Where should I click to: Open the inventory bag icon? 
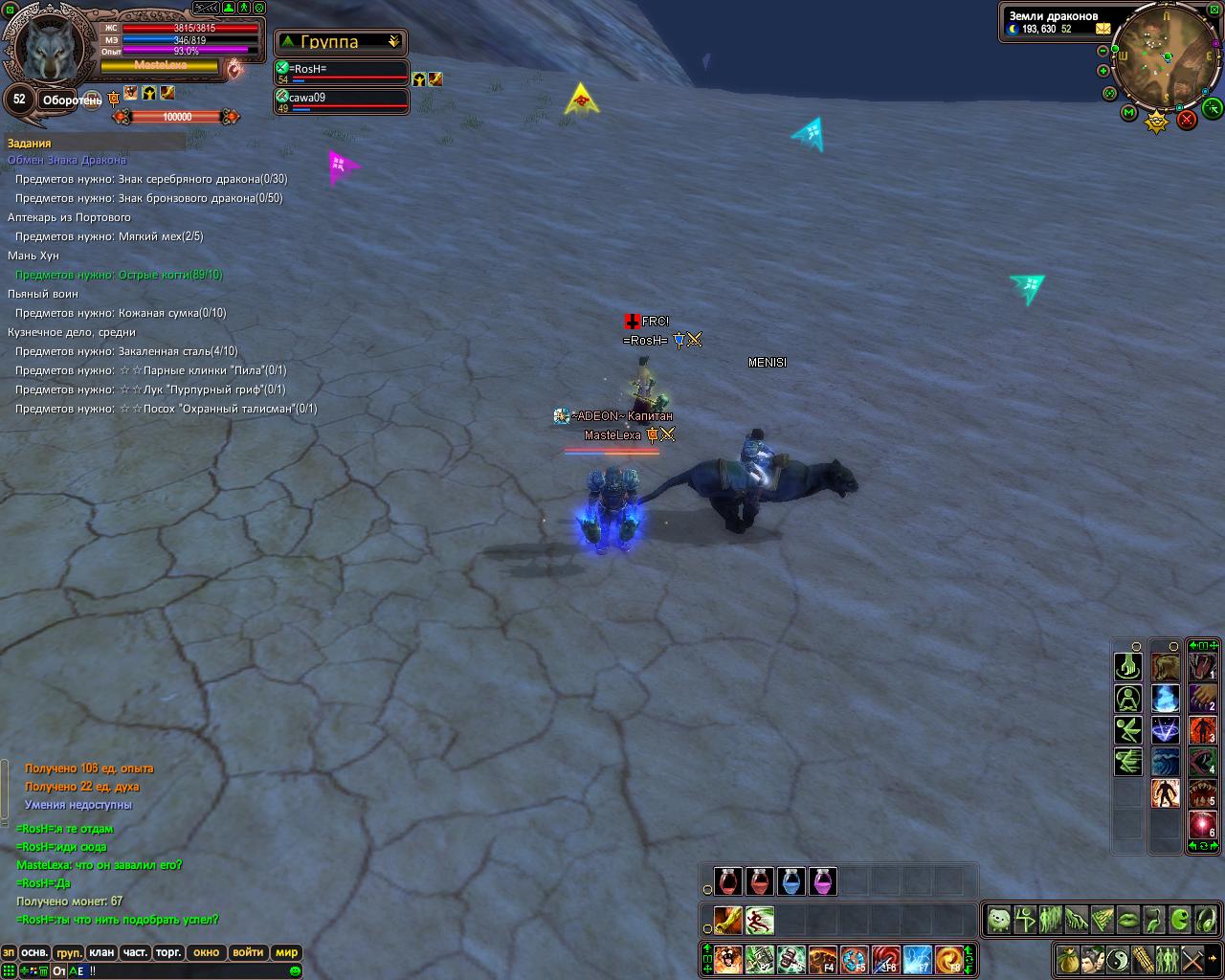point(1066,958)
